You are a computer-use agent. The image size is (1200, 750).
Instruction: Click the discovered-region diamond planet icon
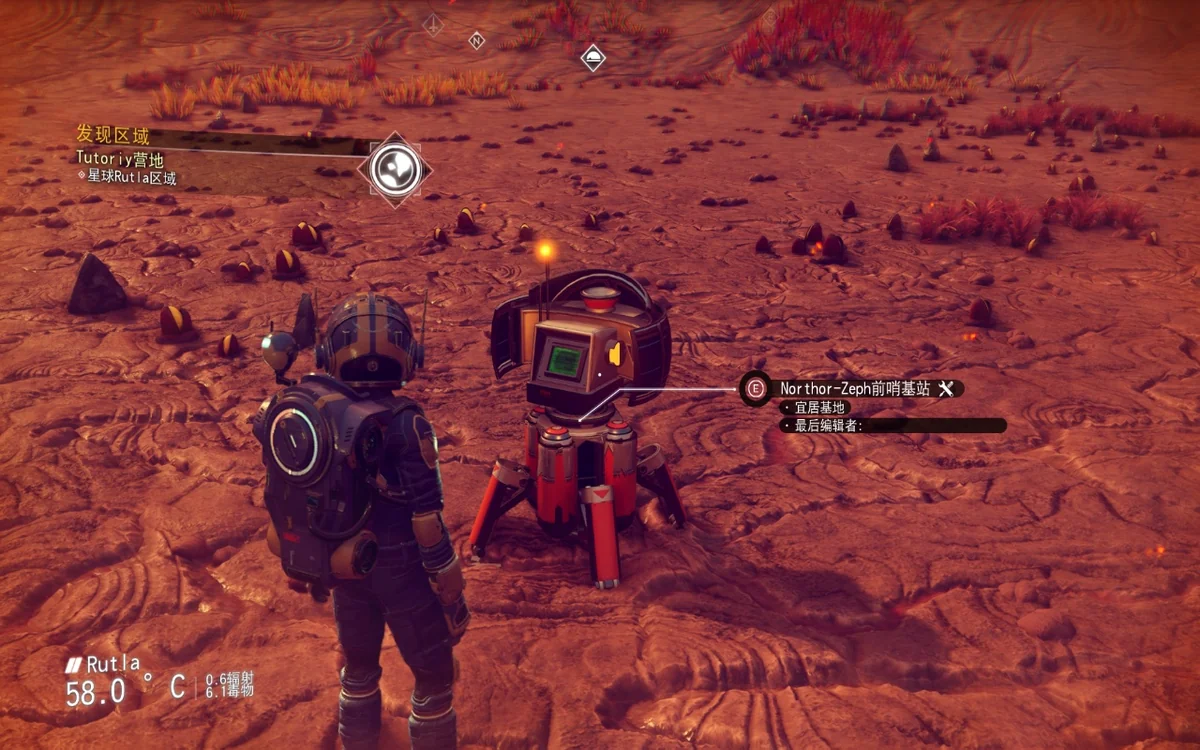[x=394, y=170]
